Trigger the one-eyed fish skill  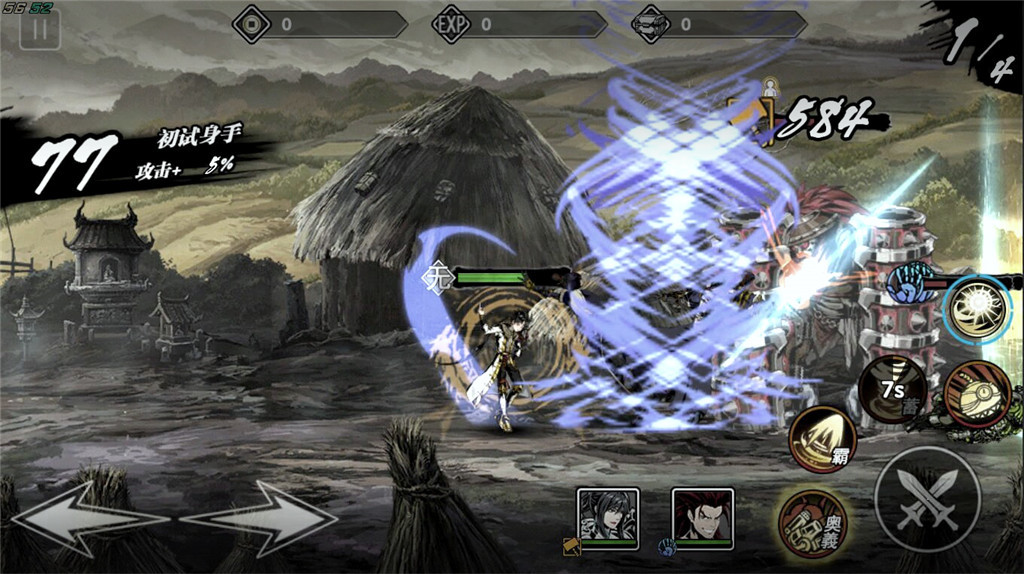[x=977, y=391]
